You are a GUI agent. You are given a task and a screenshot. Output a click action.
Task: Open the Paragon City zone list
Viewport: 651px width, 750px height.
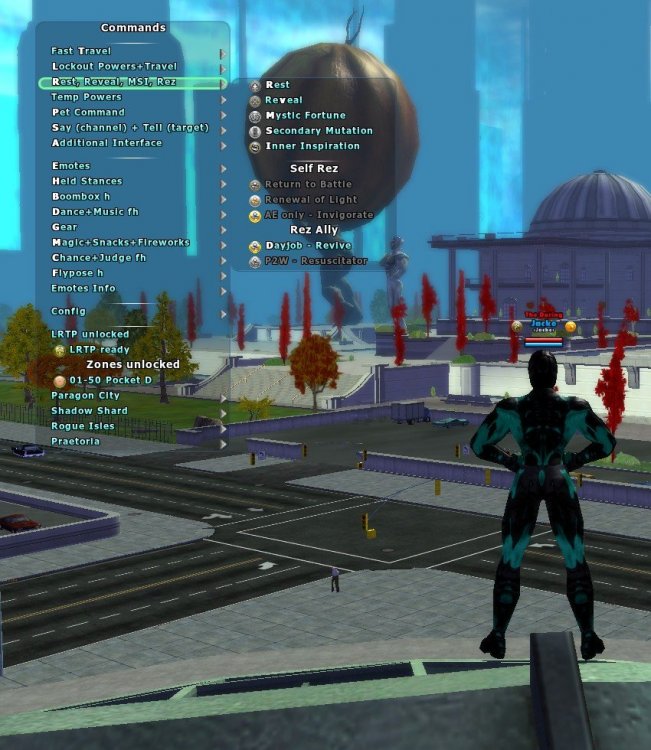86,396
